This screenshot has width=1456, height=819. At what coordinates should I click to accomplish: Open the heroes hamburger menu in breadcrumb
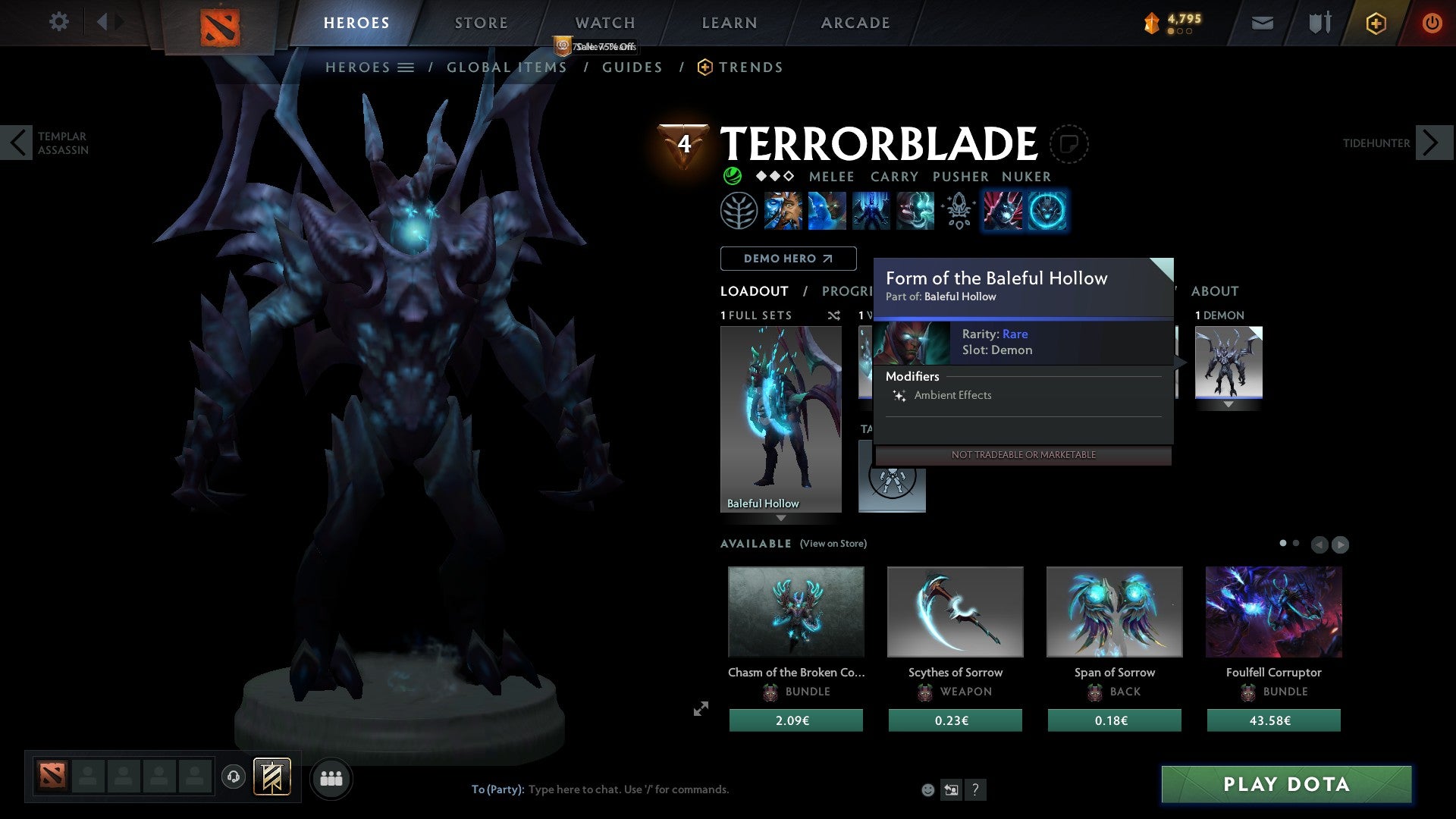tap(406, 67)
